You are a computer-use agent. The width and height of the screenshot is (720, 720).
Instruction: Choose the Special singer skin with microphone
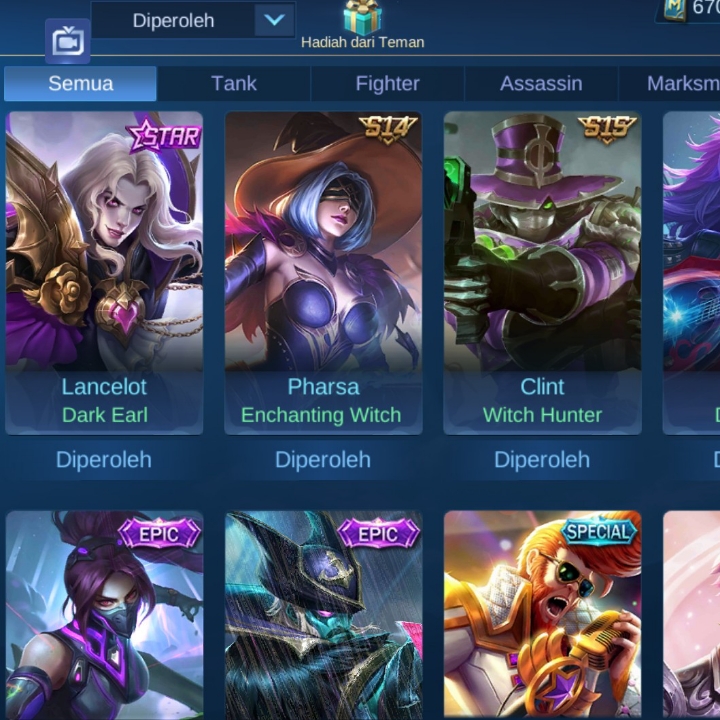(x=542, y=614)
